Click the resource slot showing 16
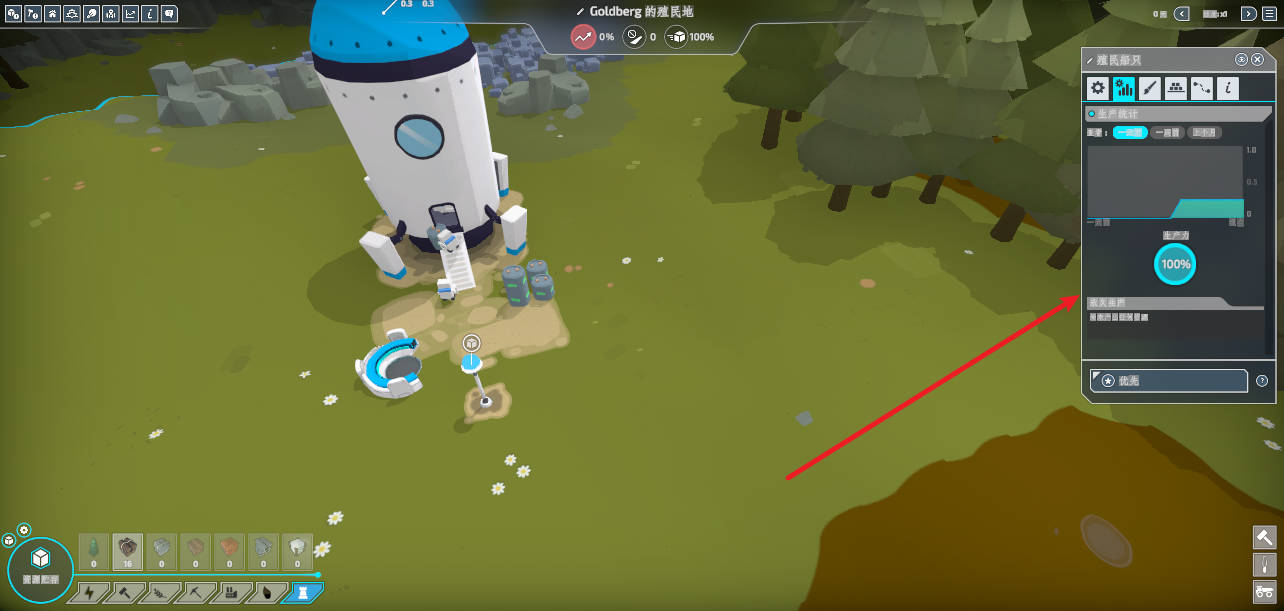The width and height of the screenshot is (1284, 611). click(x=127, y=551)
